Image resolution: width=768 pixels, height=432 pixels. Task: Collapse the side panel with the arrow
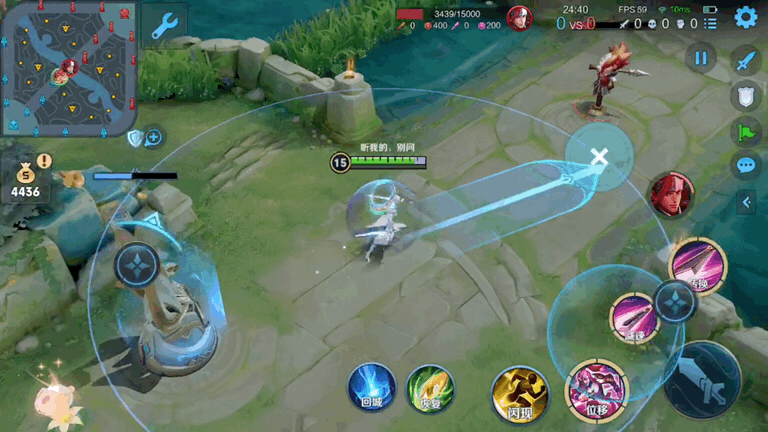point(745,202)
